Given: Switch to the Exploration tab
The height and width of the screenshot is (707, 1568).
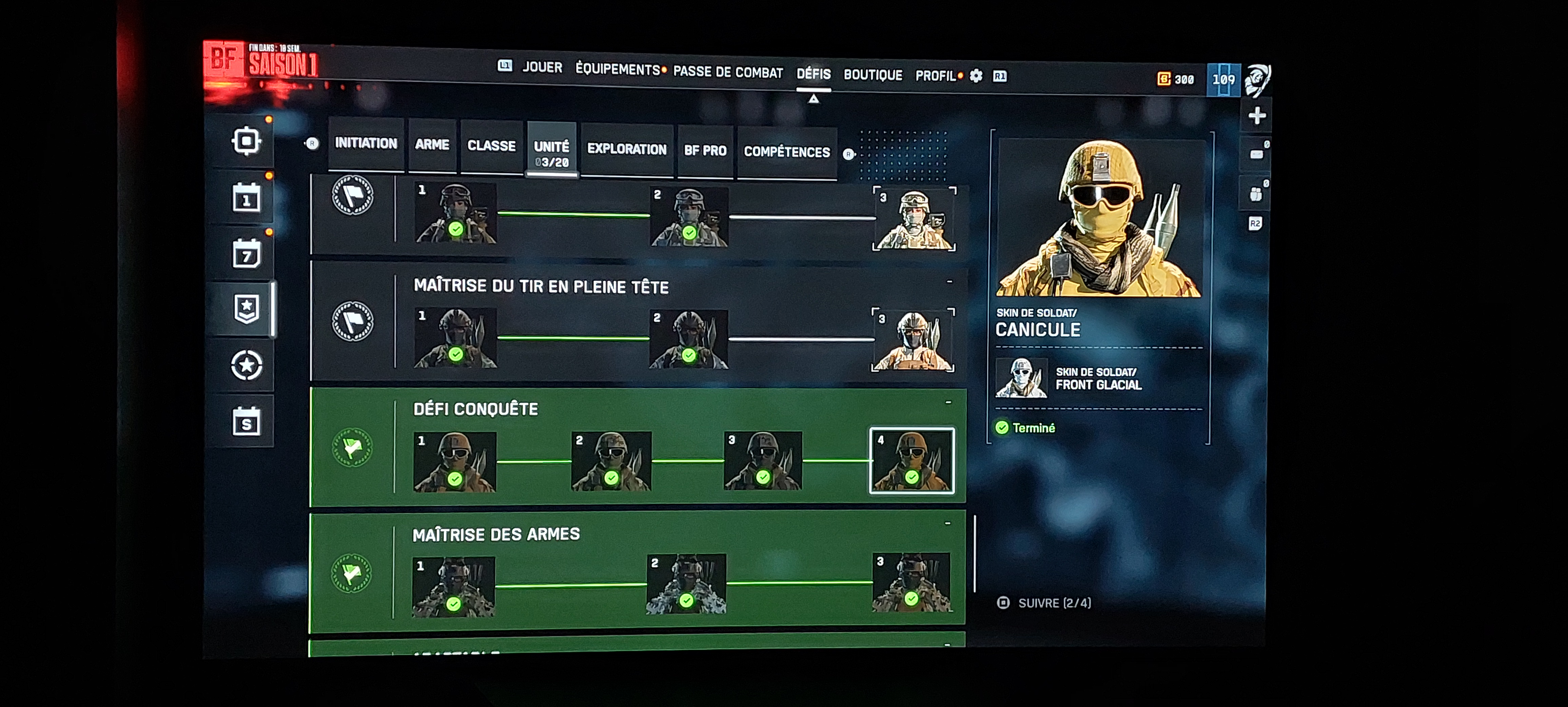Looking at the screenshot, I should click(x=626, y=150).
